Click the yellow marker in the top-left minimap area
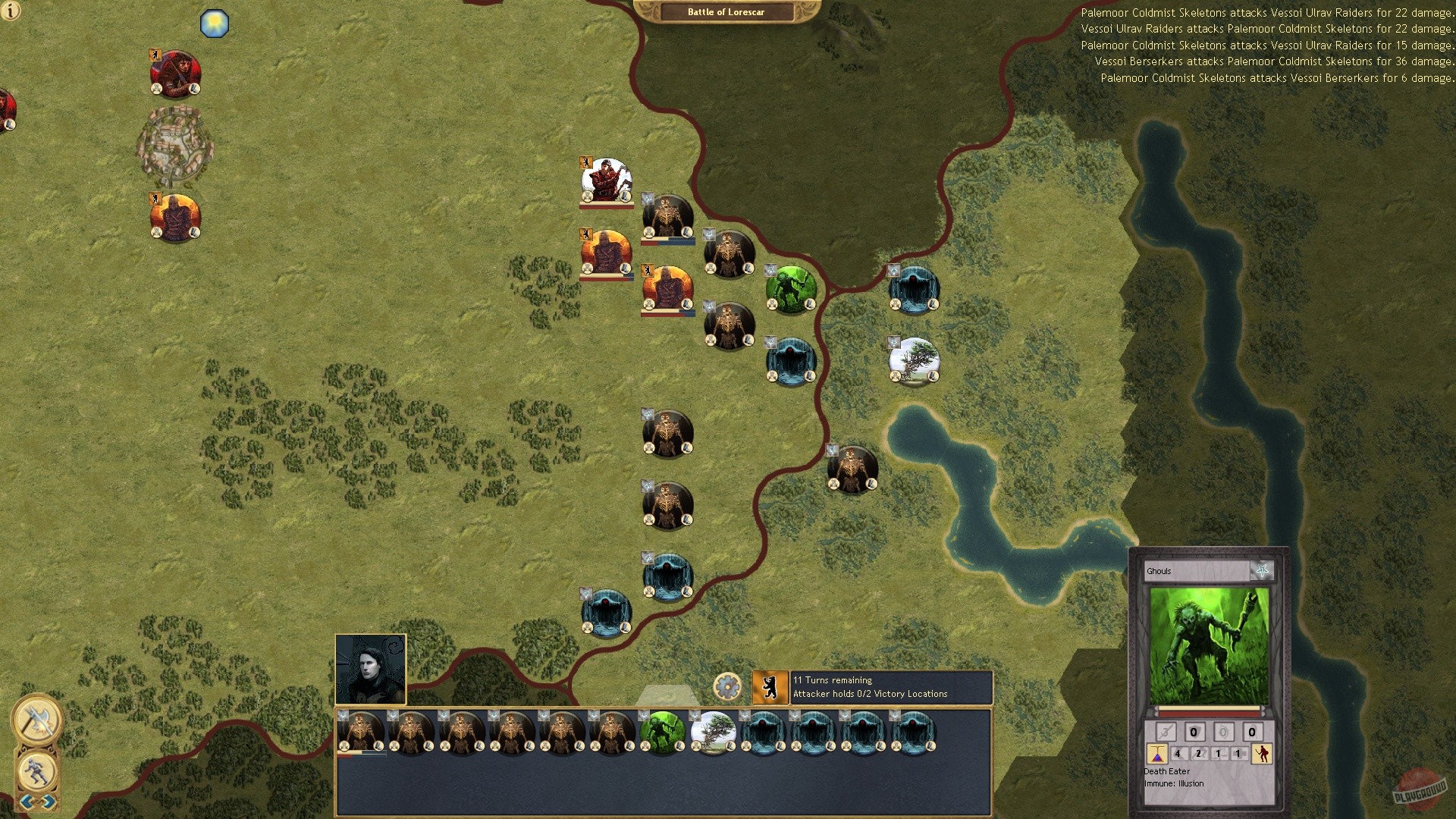This screenshot has height=819, width=1456. pos(215,24)
